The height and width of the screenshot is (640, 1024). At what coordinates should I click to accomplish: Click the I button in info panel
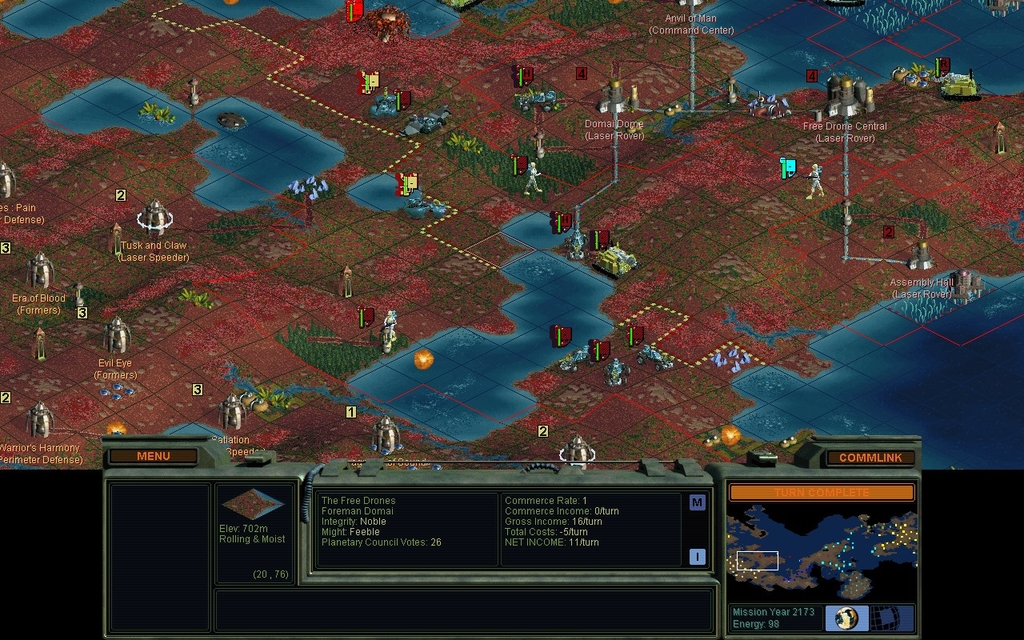click(697, 556)
